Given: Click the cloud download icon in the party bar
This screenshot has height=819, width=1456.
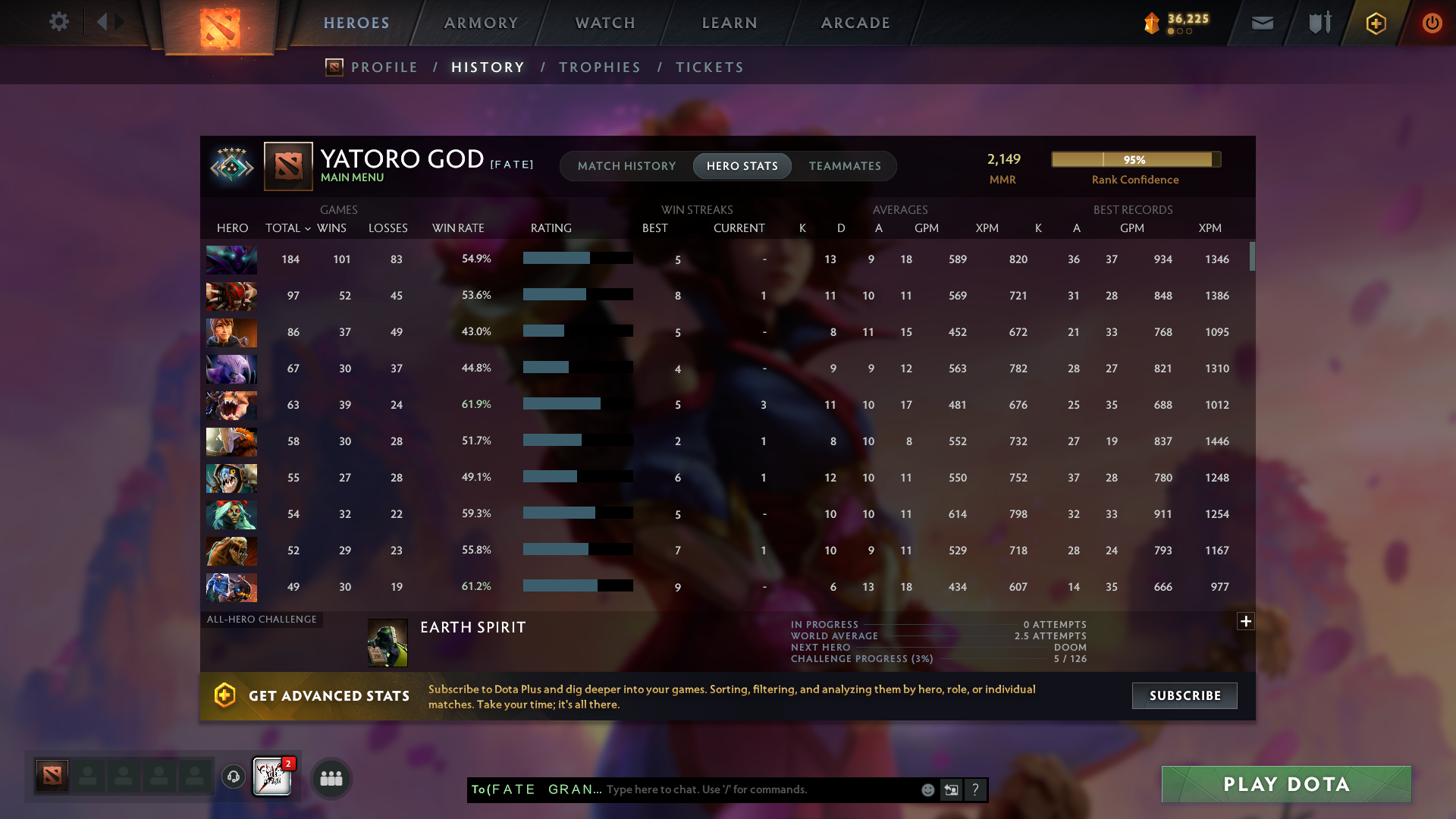Looking at the screenshot, I should click(x=233, y=777).
